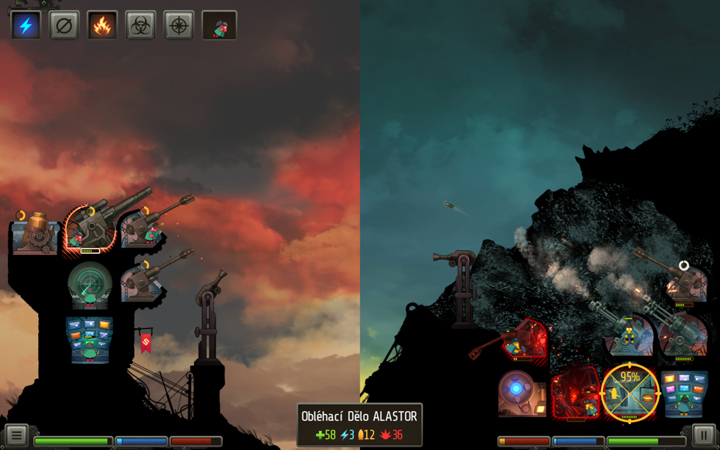The image size is (720, 450).
Task: Click the crossed-circle cancel icon
Action: click(x=64, y=24)
